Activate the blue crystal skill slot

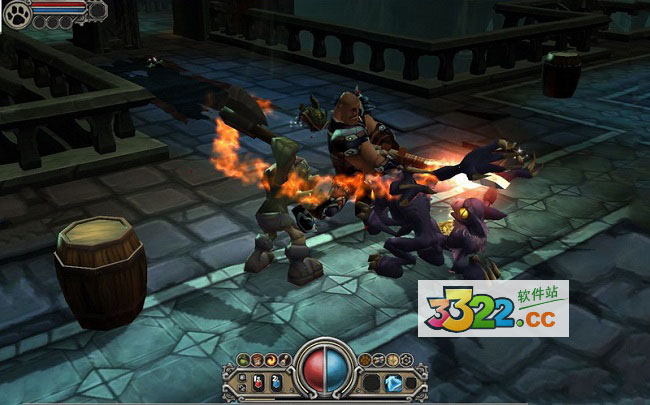click(x=393, y=382)
